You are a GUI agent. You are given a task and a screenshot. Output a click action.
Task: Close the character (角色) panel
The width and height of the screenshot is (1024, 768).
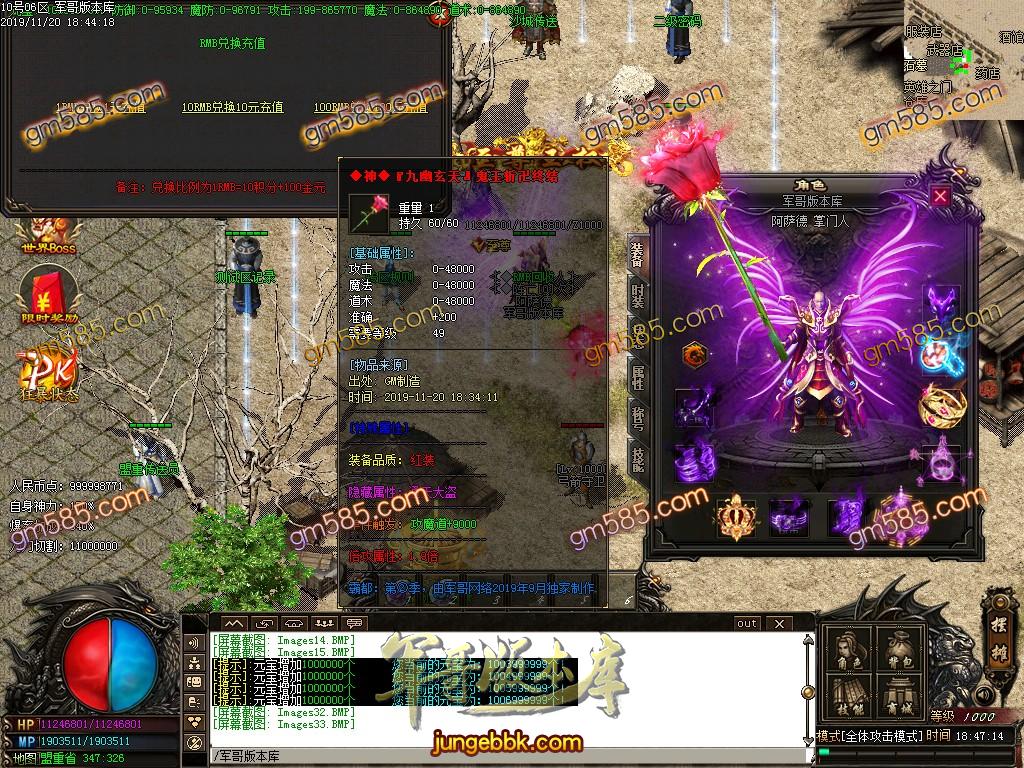(x=940, y=196)
